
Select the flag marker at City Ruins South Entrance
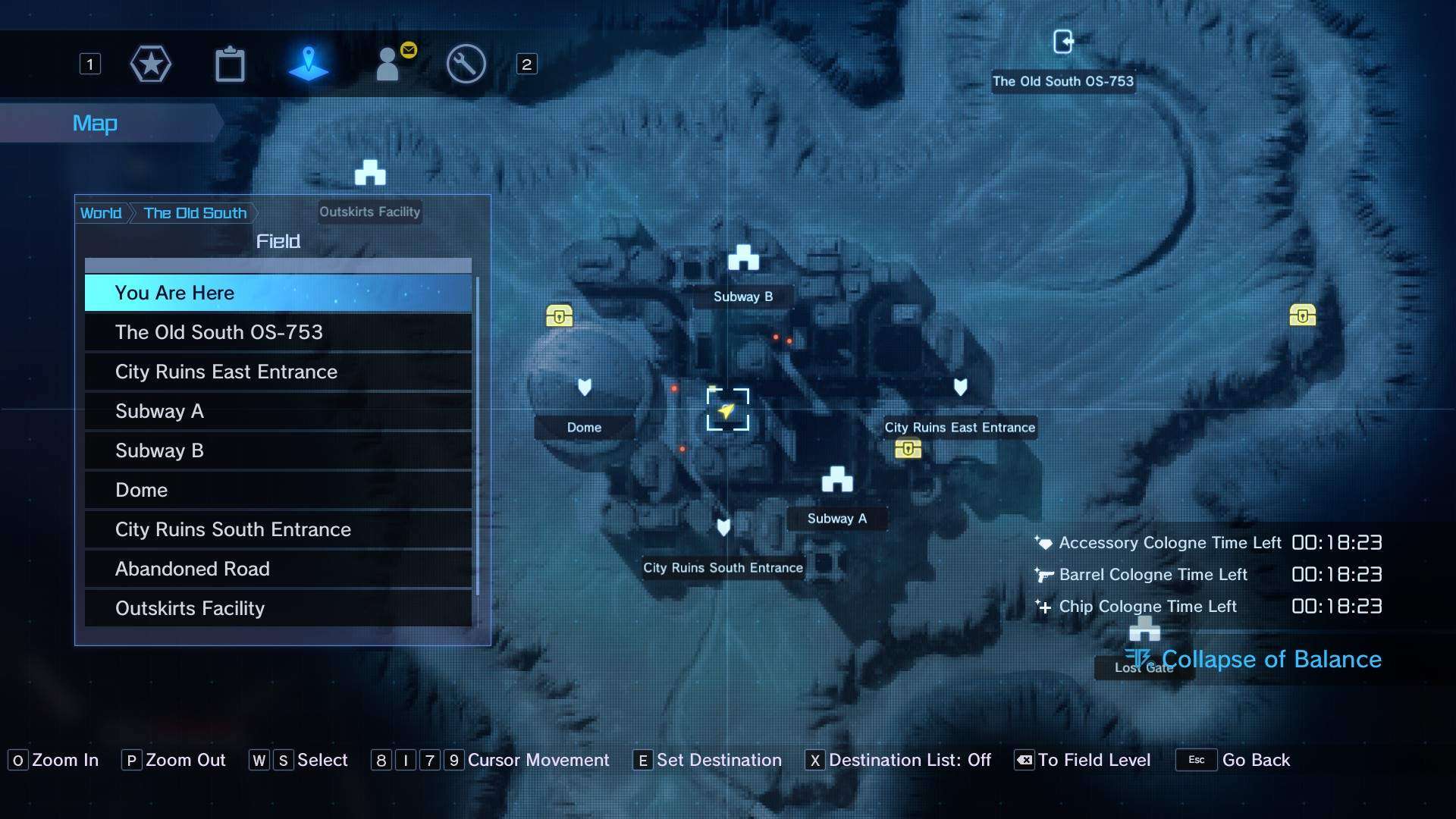723,528
